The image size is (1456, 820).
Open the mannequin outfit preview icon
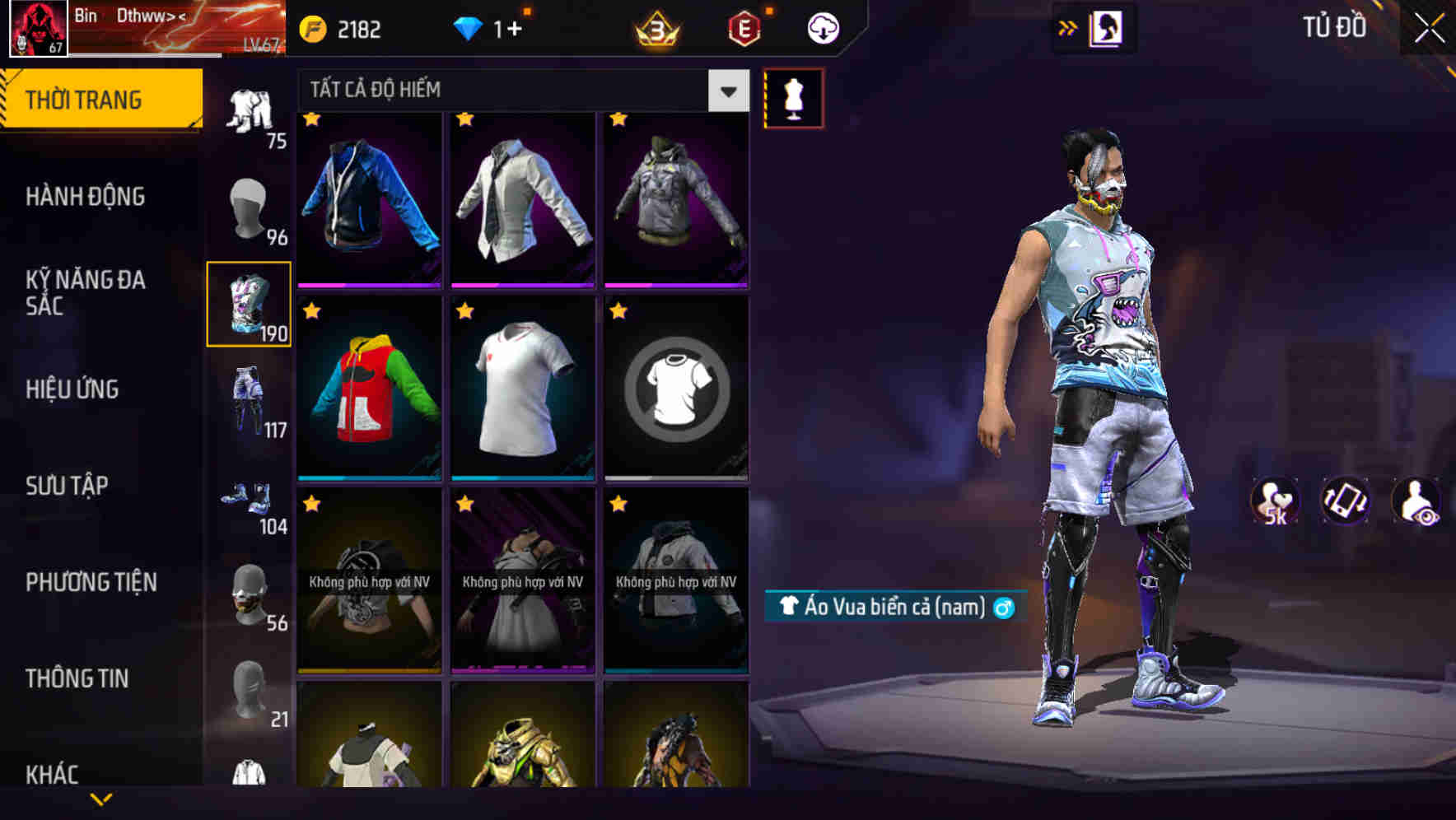795,97
